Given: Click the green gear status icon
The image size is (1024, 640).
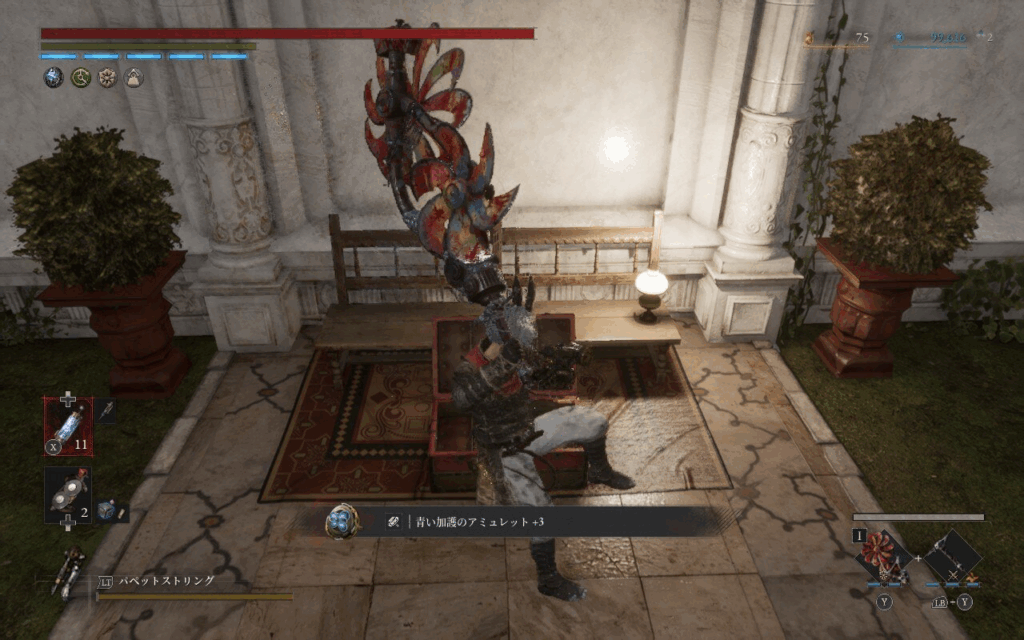Looking at the screenshot, I should tap(80, 77).
